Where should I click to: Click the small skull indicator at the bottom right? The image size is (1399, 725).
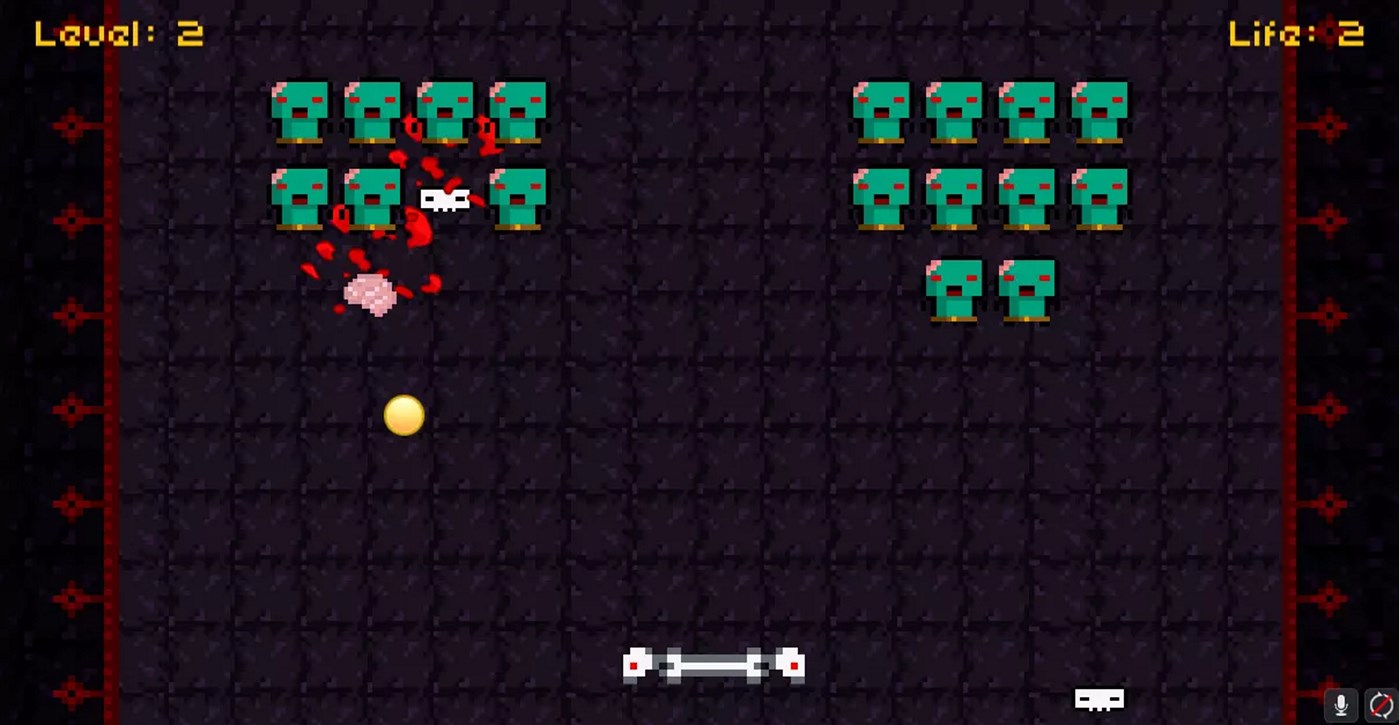pos(1098,699)
